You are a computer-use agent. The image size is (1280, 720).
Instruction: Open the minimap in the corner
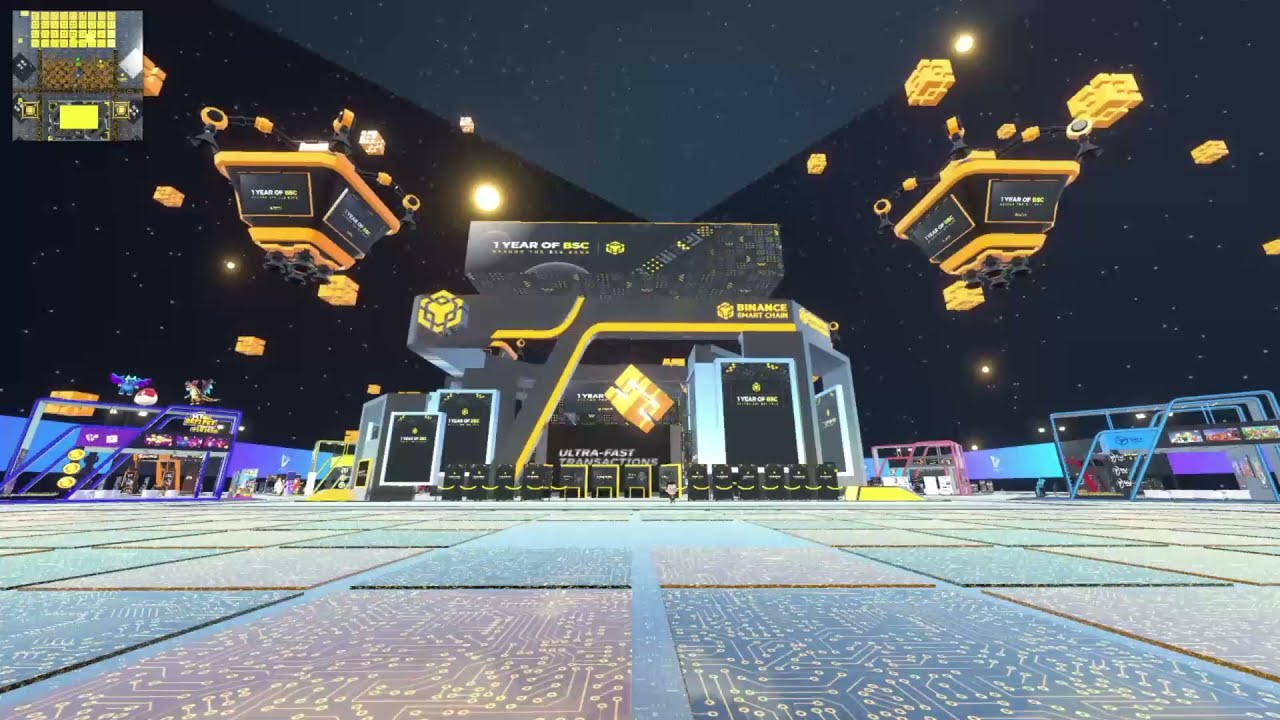(x=77, y=75)
